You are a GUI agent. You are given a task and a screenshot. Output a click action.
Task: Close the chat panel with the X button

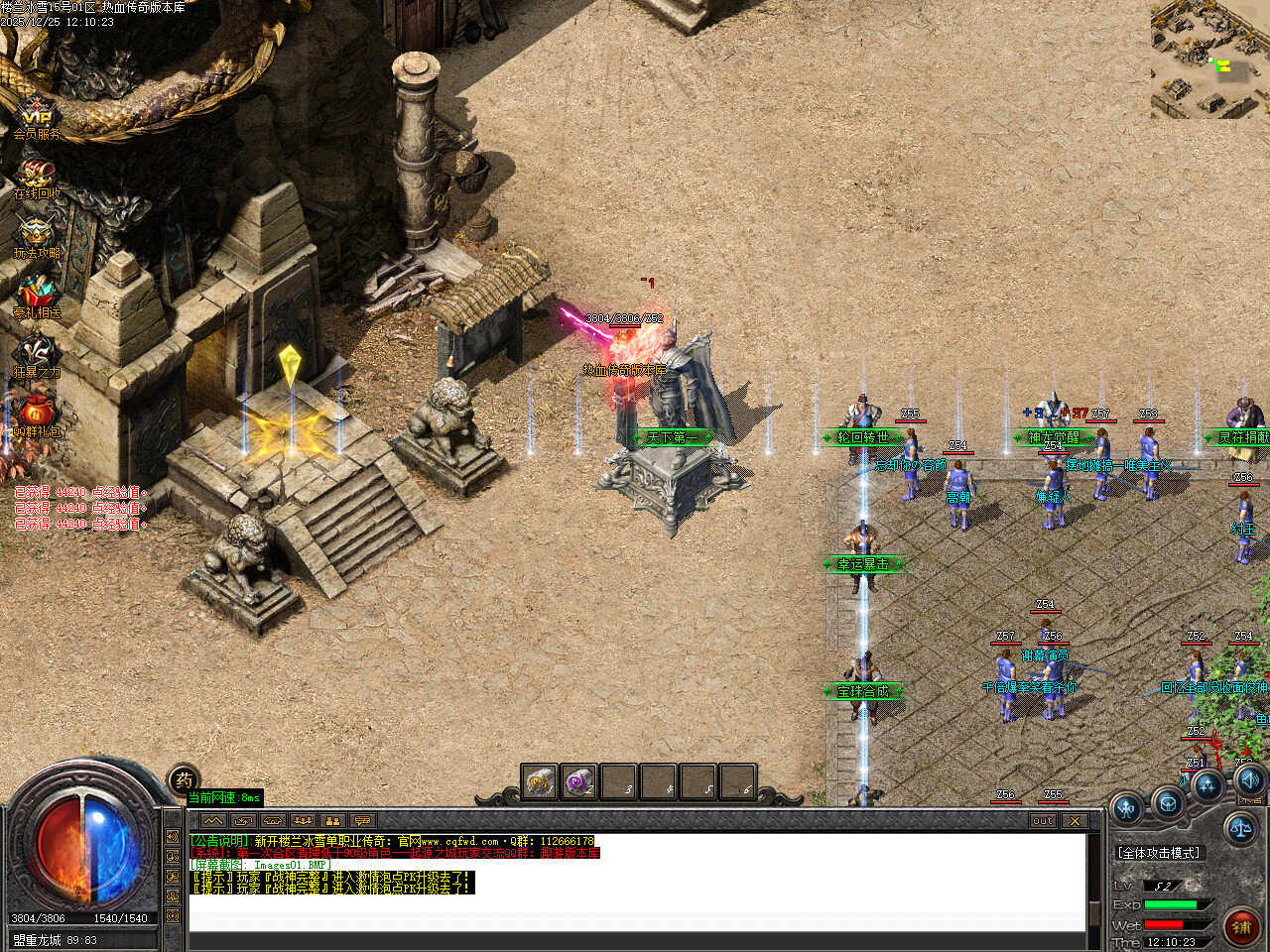coord(1075,821)
